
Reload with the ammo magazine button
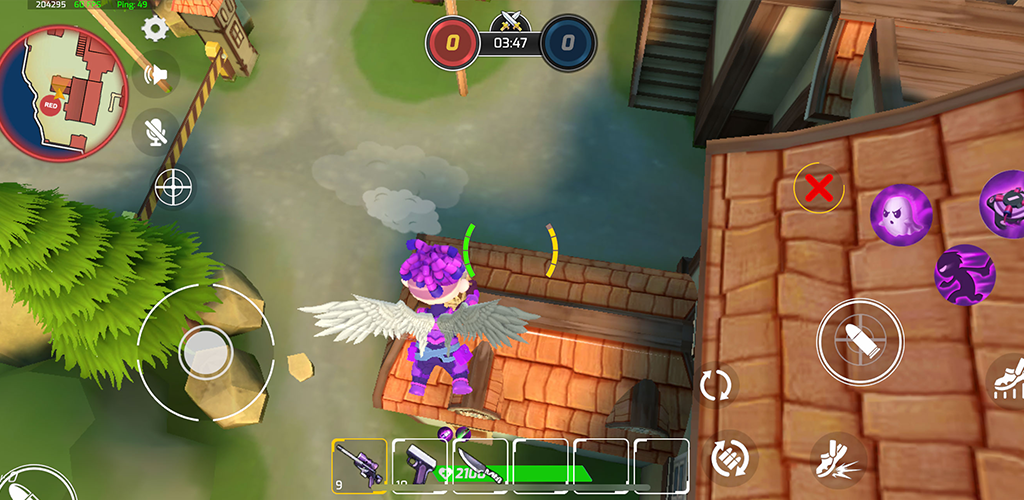tap(732, 458)
